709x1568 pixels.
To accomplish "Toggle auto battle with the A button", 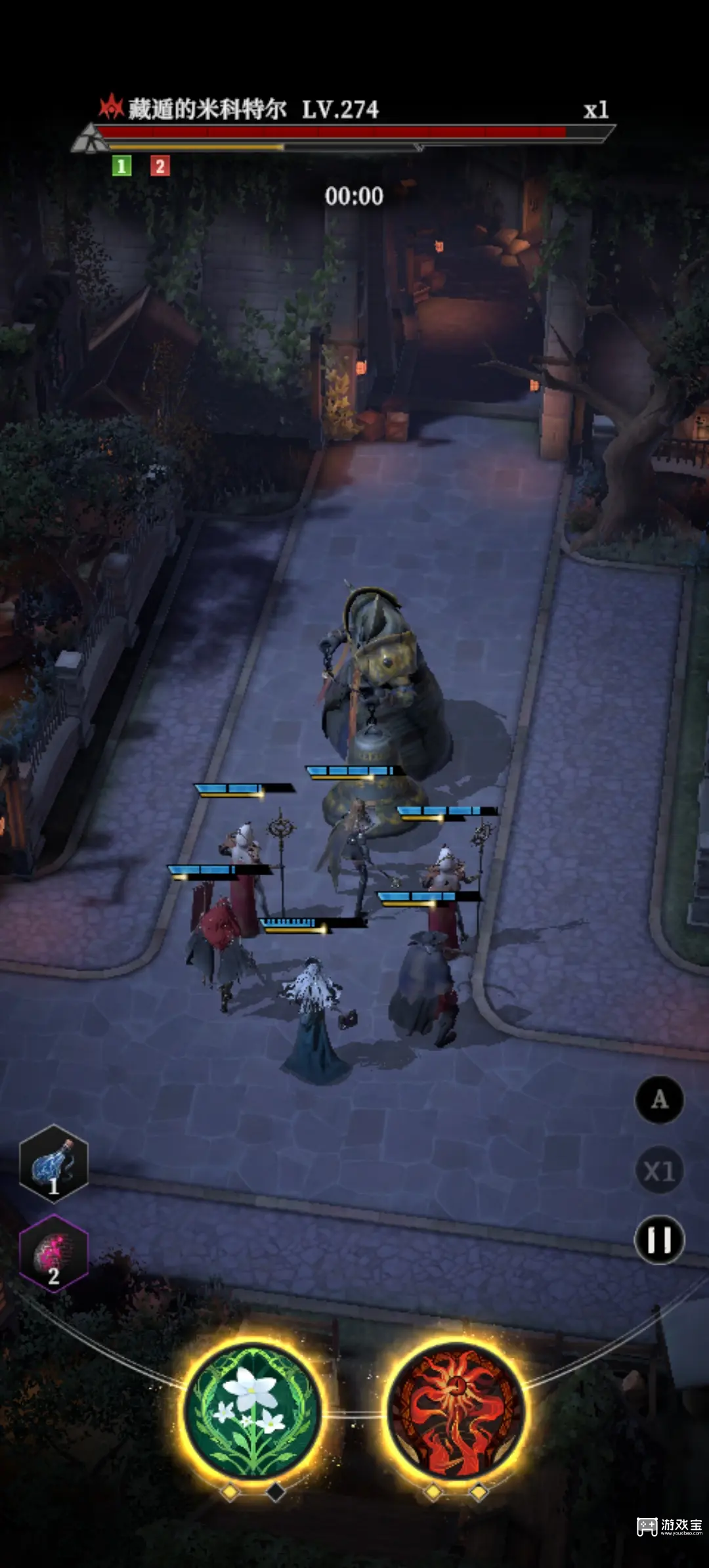I will (x=659, y=1099).
